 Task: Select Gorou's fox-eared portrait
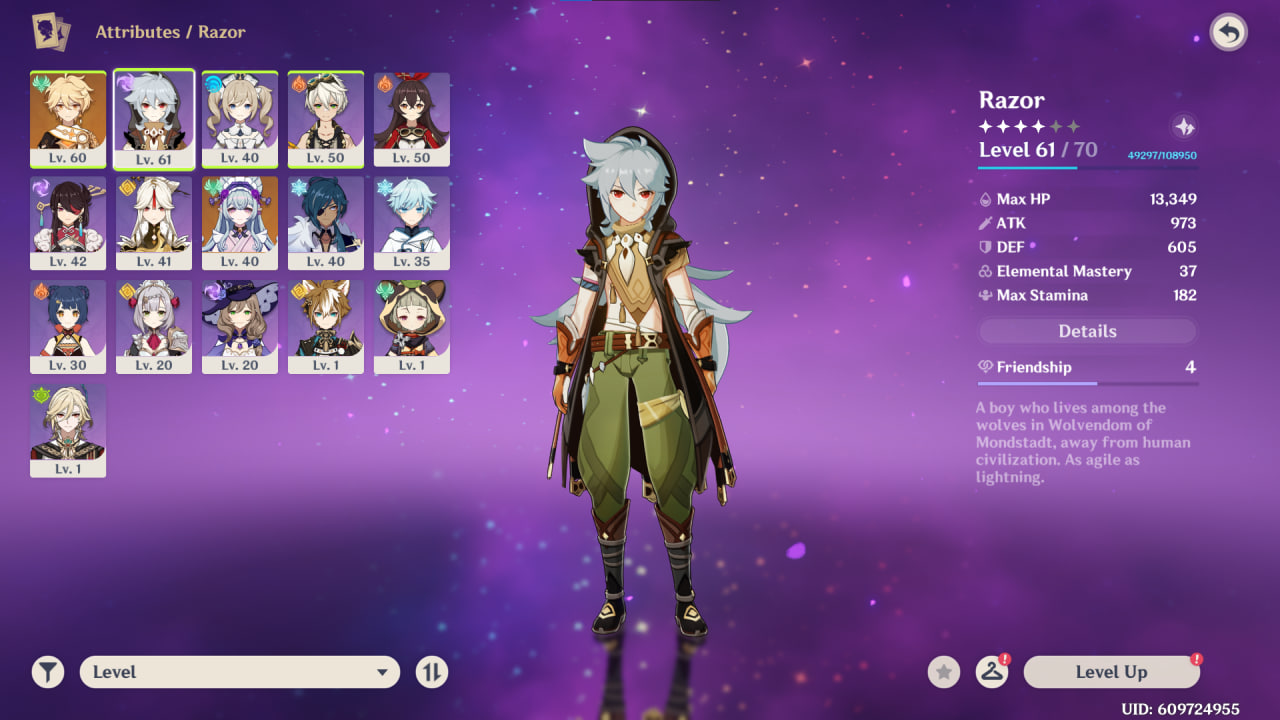(326, 327)
